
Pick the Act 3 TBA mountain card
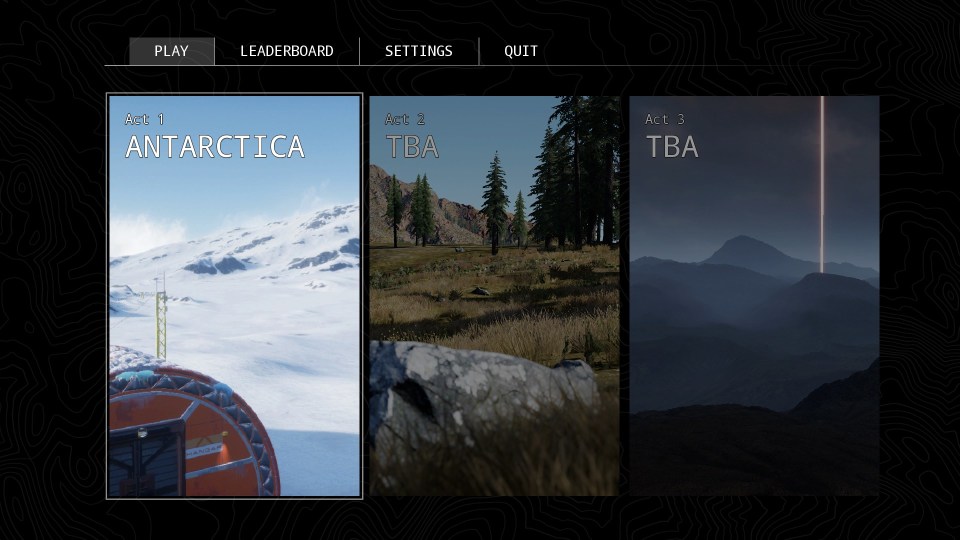click(x=754, y=296)
